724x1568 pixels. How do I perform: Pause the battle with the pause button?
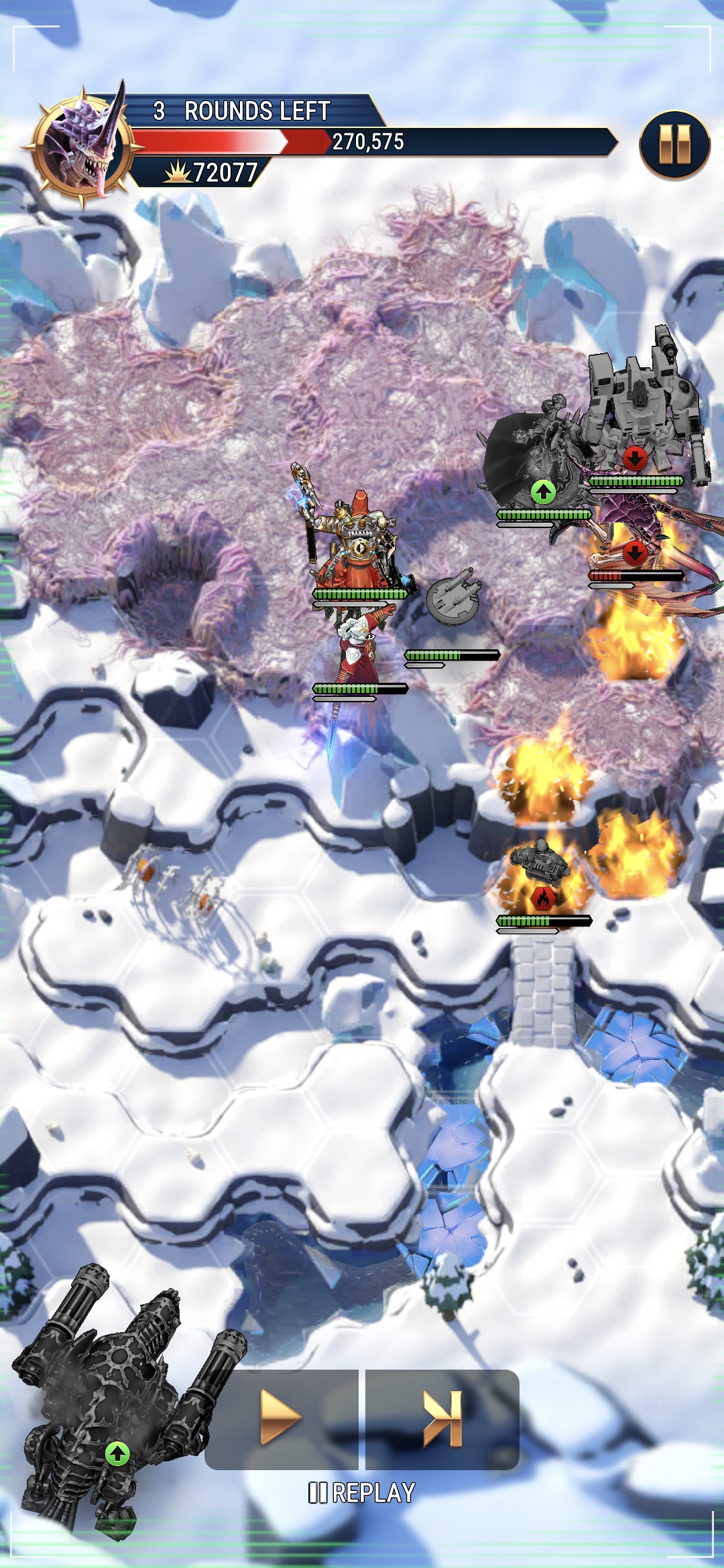point(674,145)
